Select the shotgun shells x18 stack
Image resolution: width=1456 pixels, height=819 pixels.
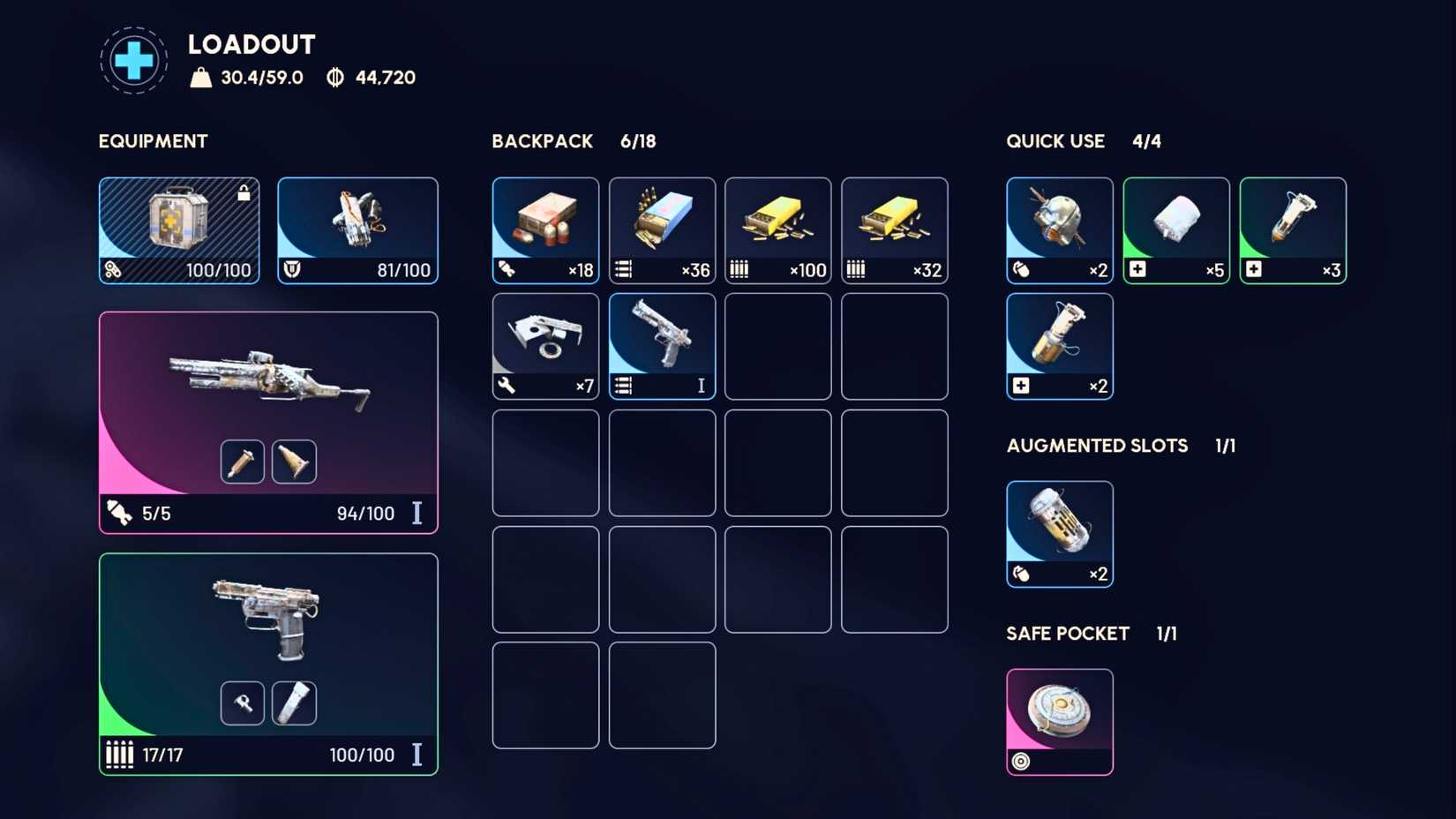tap(544, 229)
